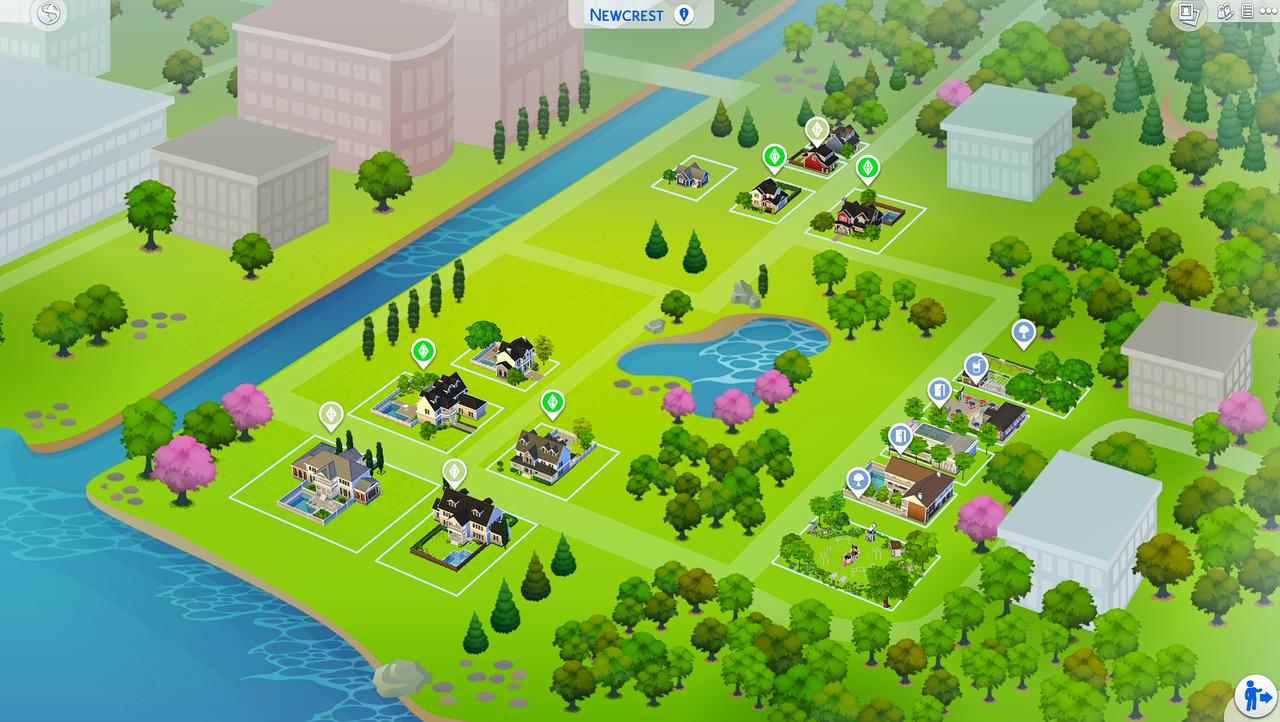This screenshot has height=722, width=1280.
Task: Open the list panel icon
Action: [x=1247, y=12]
